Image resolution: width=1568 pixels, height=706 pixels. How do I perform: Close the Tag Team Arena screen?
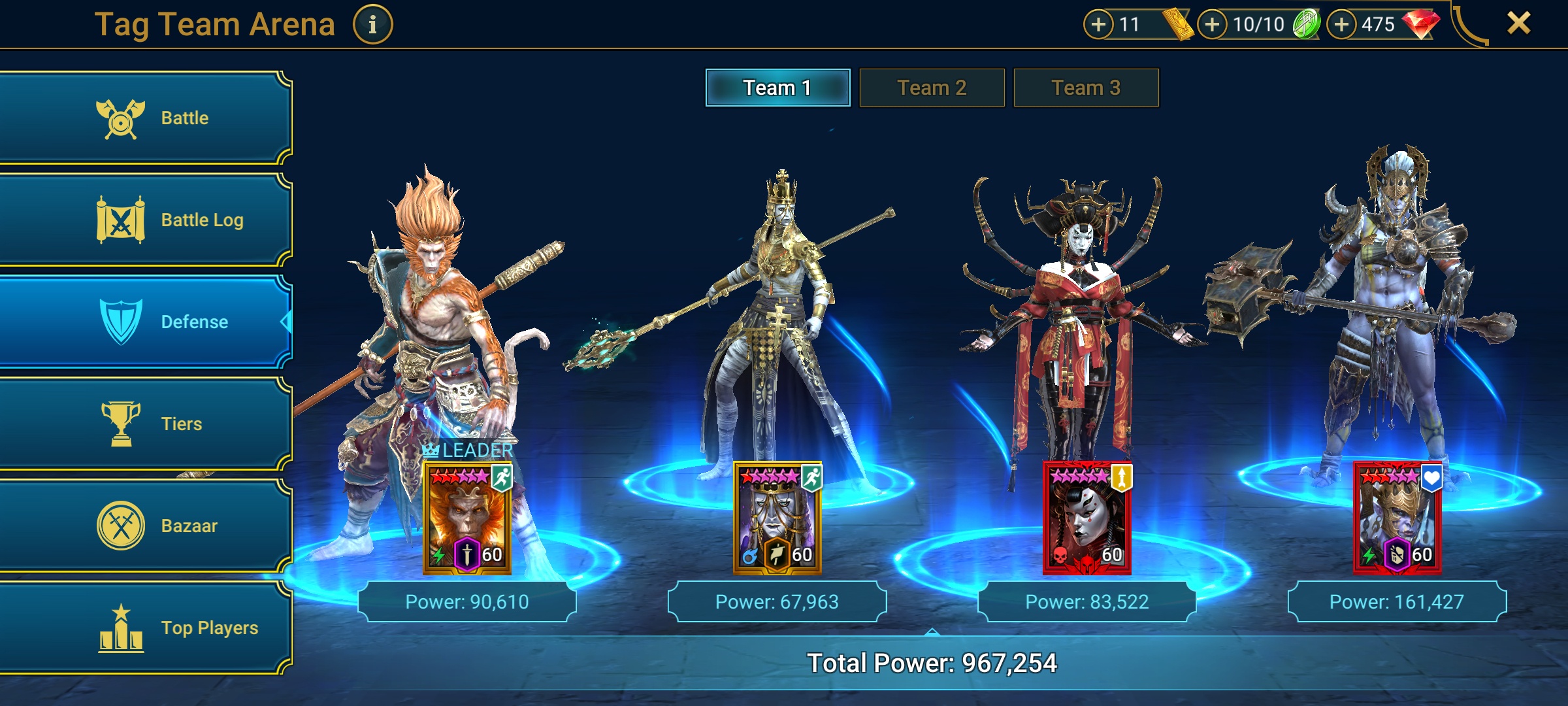pos(1518,24)
